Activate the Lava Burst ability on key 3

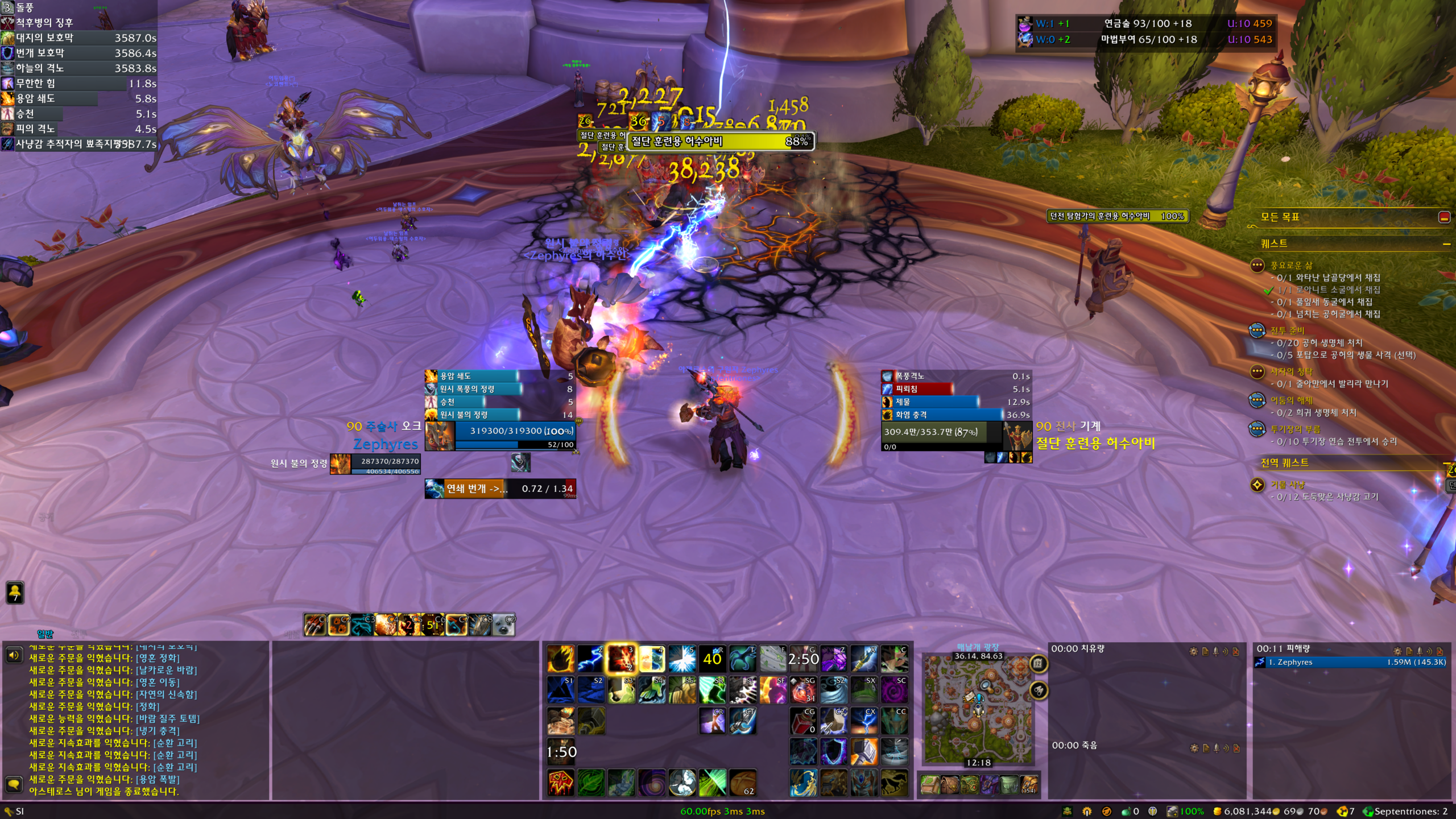[621, 659]
